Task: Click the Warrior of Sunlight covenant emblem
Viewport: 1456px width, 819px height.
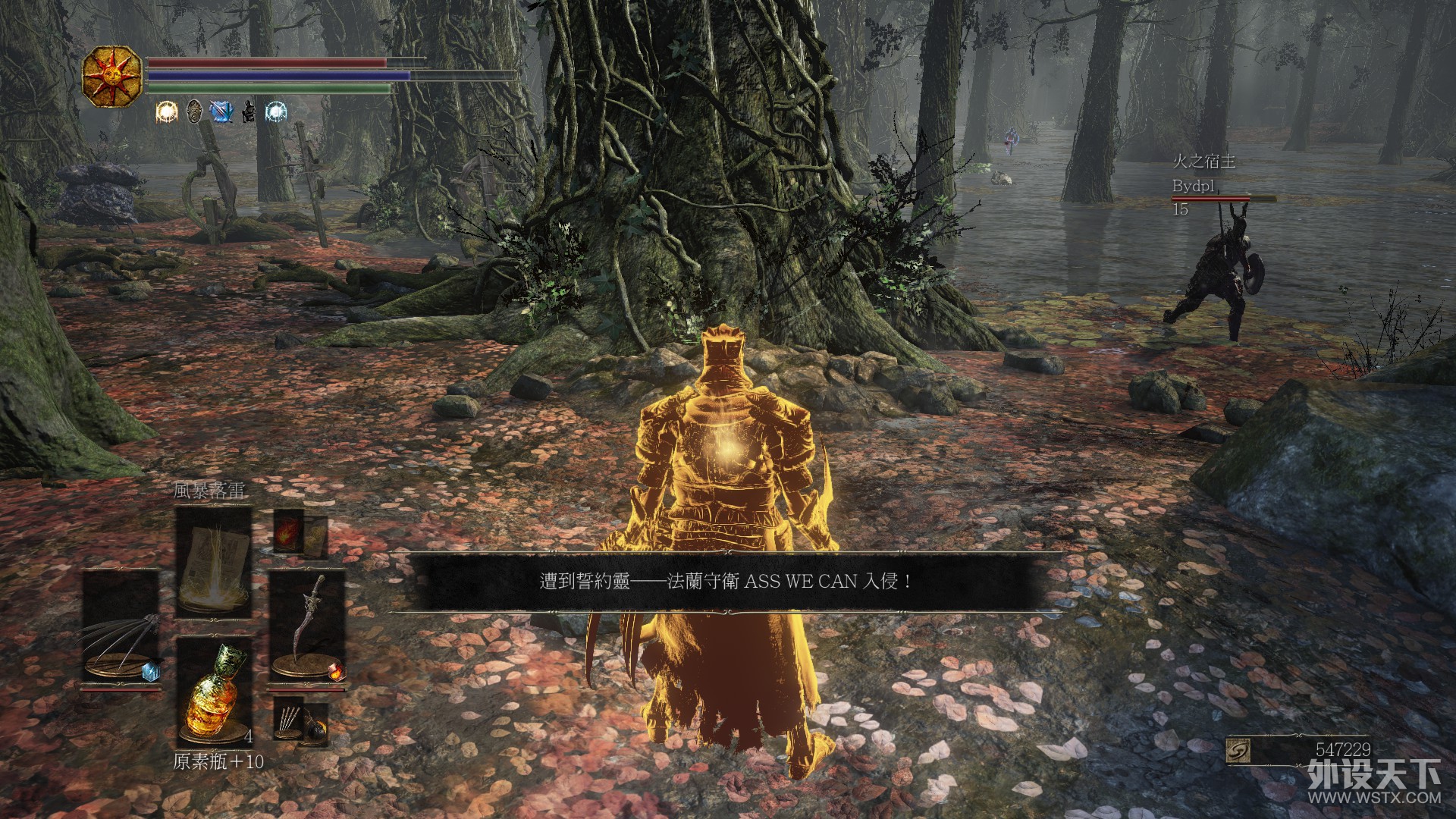Action: tap(112, 75)
